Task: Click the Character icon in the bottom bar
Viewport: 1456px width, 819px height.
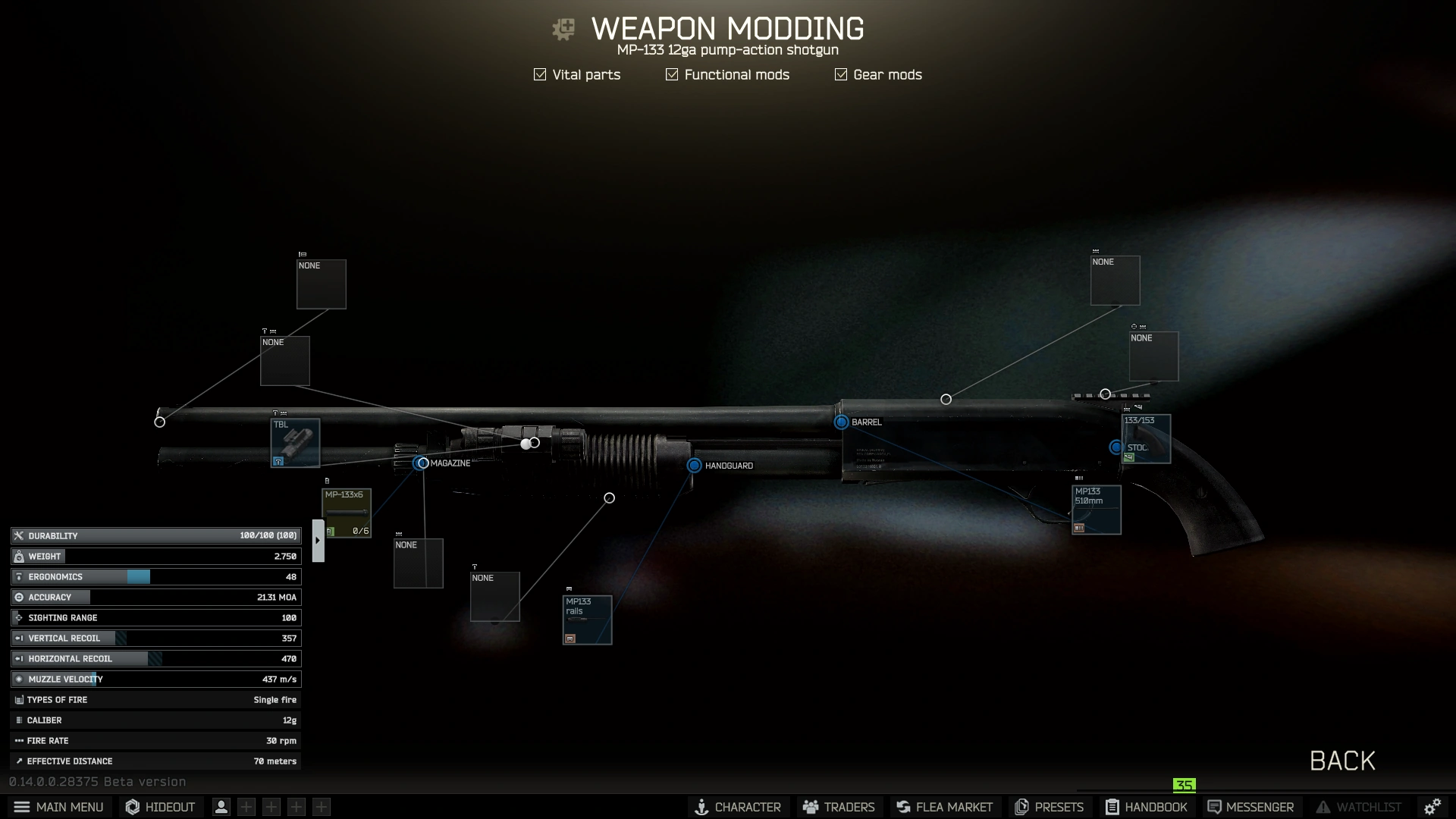Action: 701,807
